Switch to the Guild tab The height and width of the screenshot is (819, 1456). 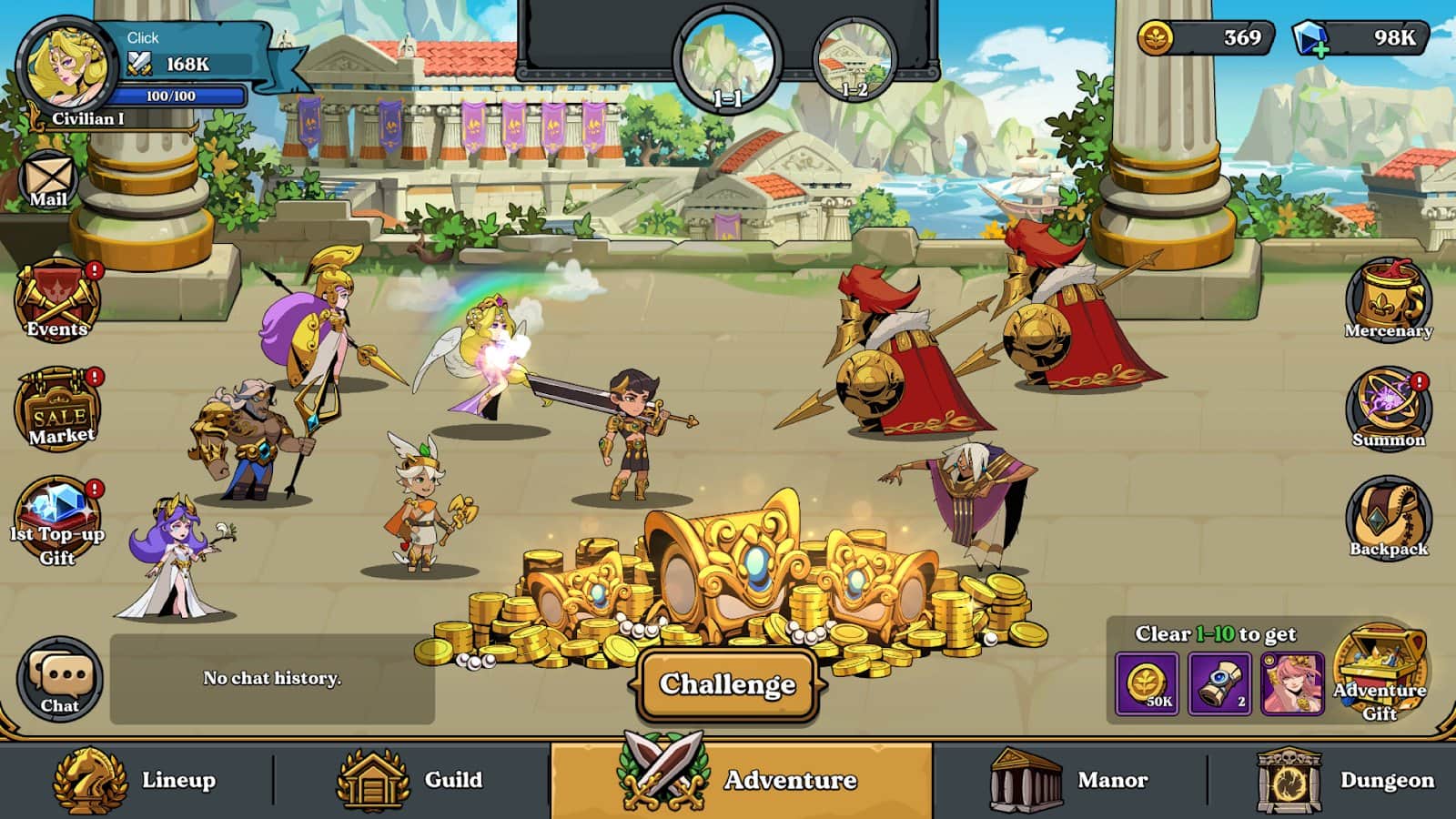[x=411, y=780]
